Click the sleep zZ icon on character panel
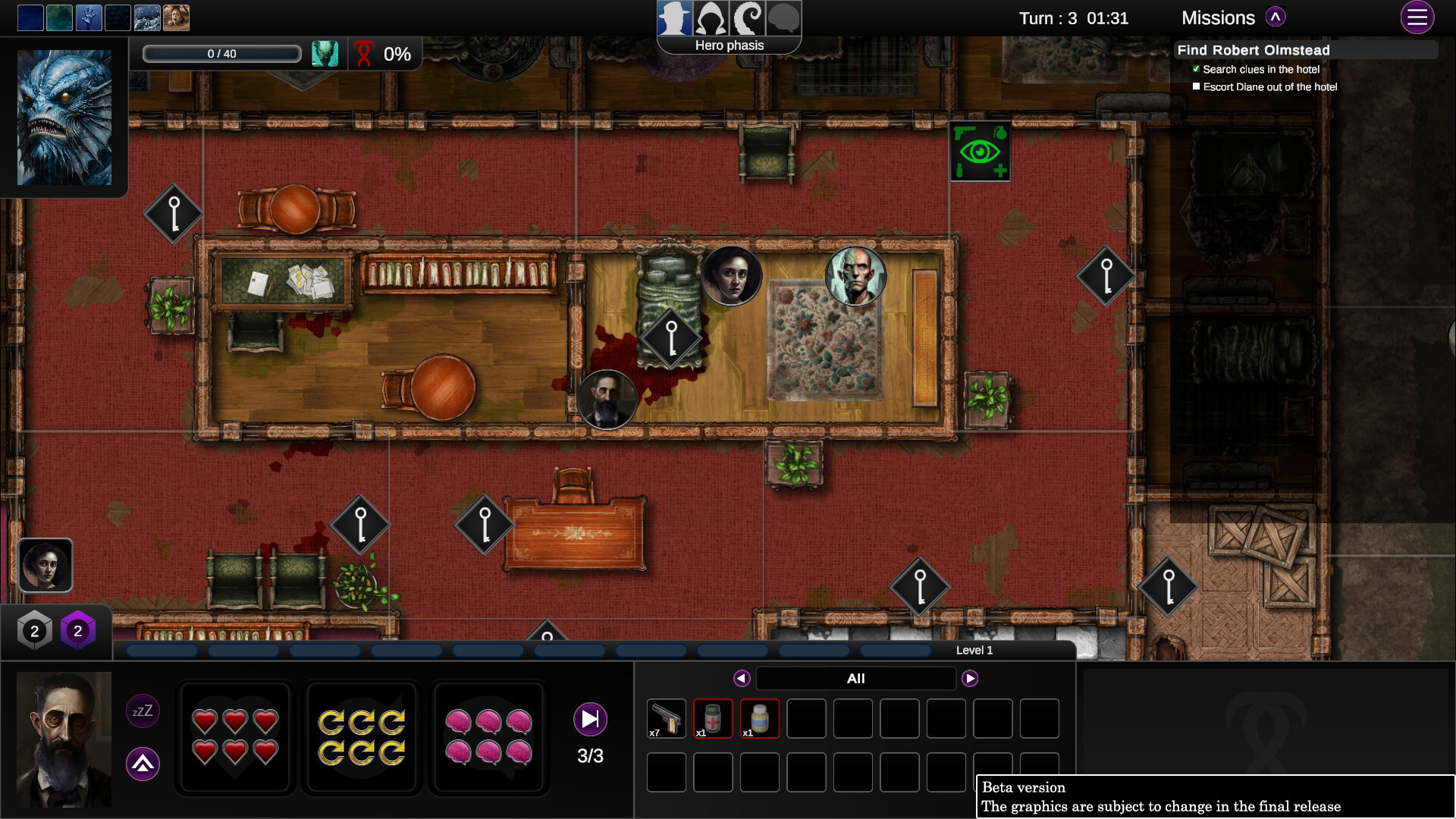The image size is (1456, 819). click(142, 711)
